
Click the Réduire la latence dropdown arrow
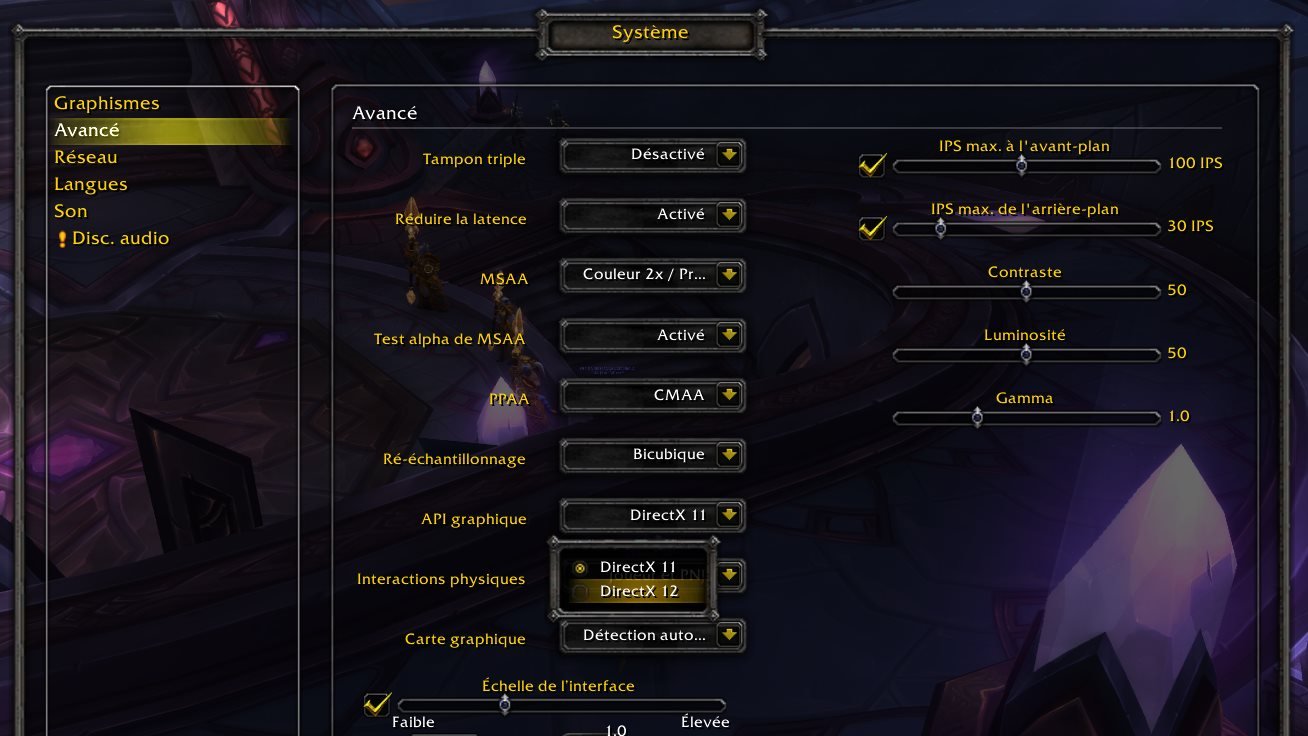pos(730,215)
